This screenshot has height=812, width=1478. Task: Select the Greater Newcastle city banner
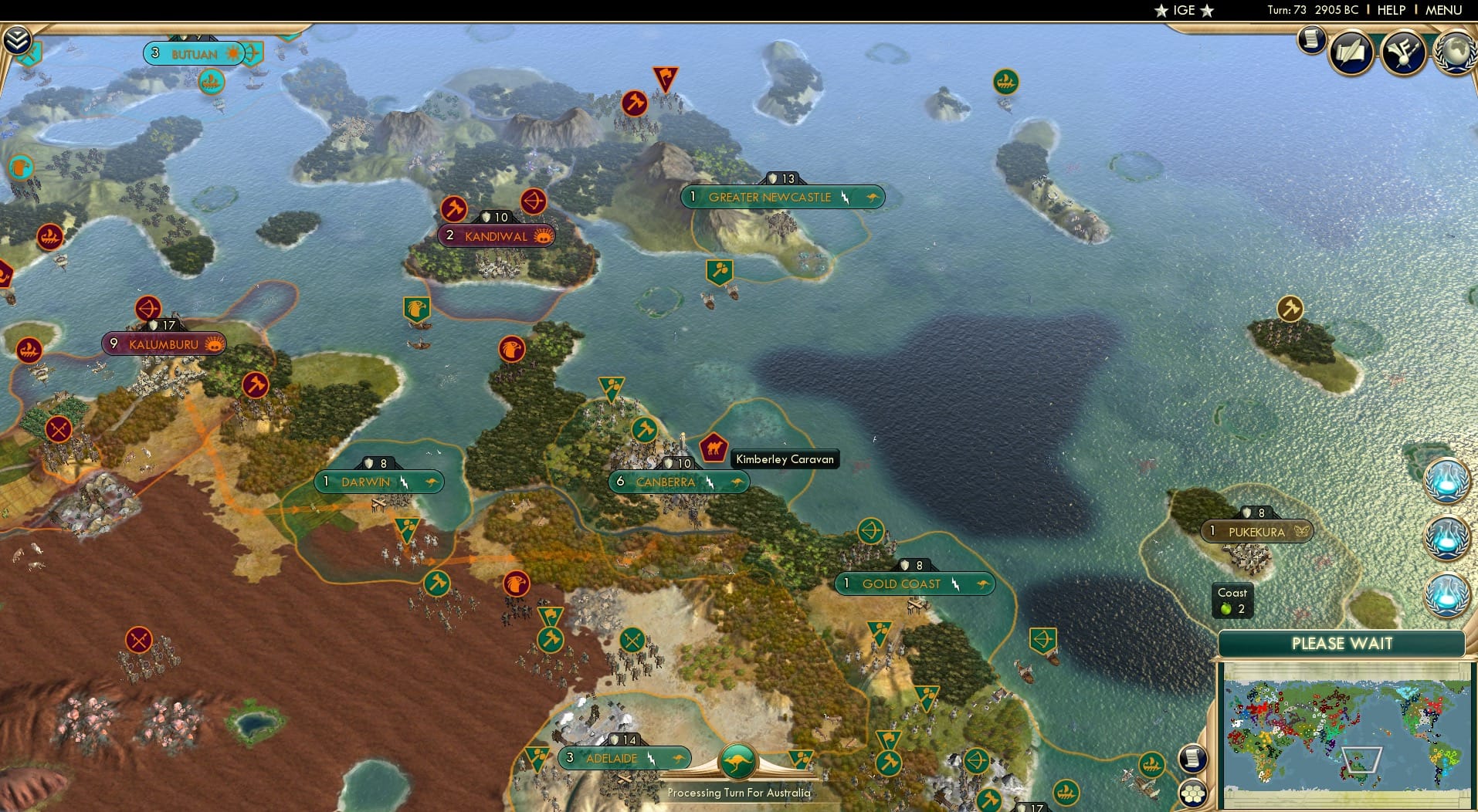pos(783,197)
